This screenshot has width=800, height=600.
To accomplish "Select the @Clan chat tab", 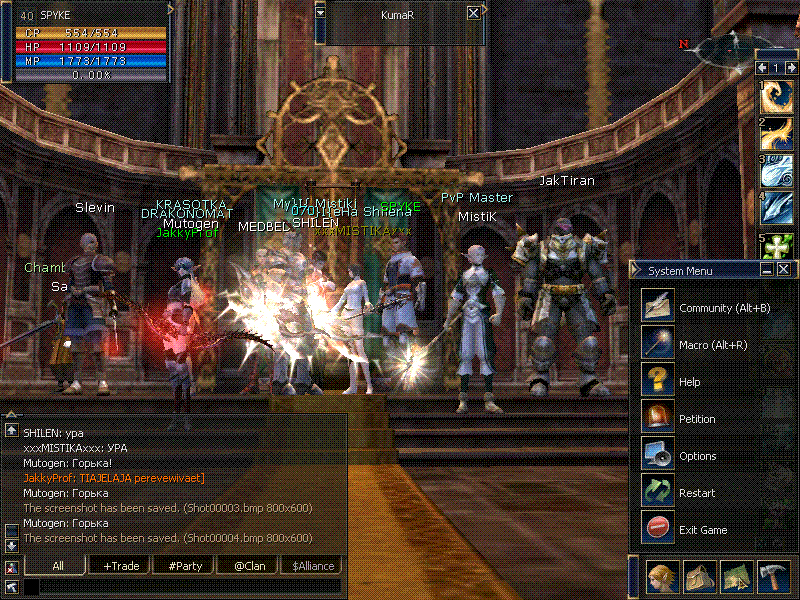I will point(248,566).
